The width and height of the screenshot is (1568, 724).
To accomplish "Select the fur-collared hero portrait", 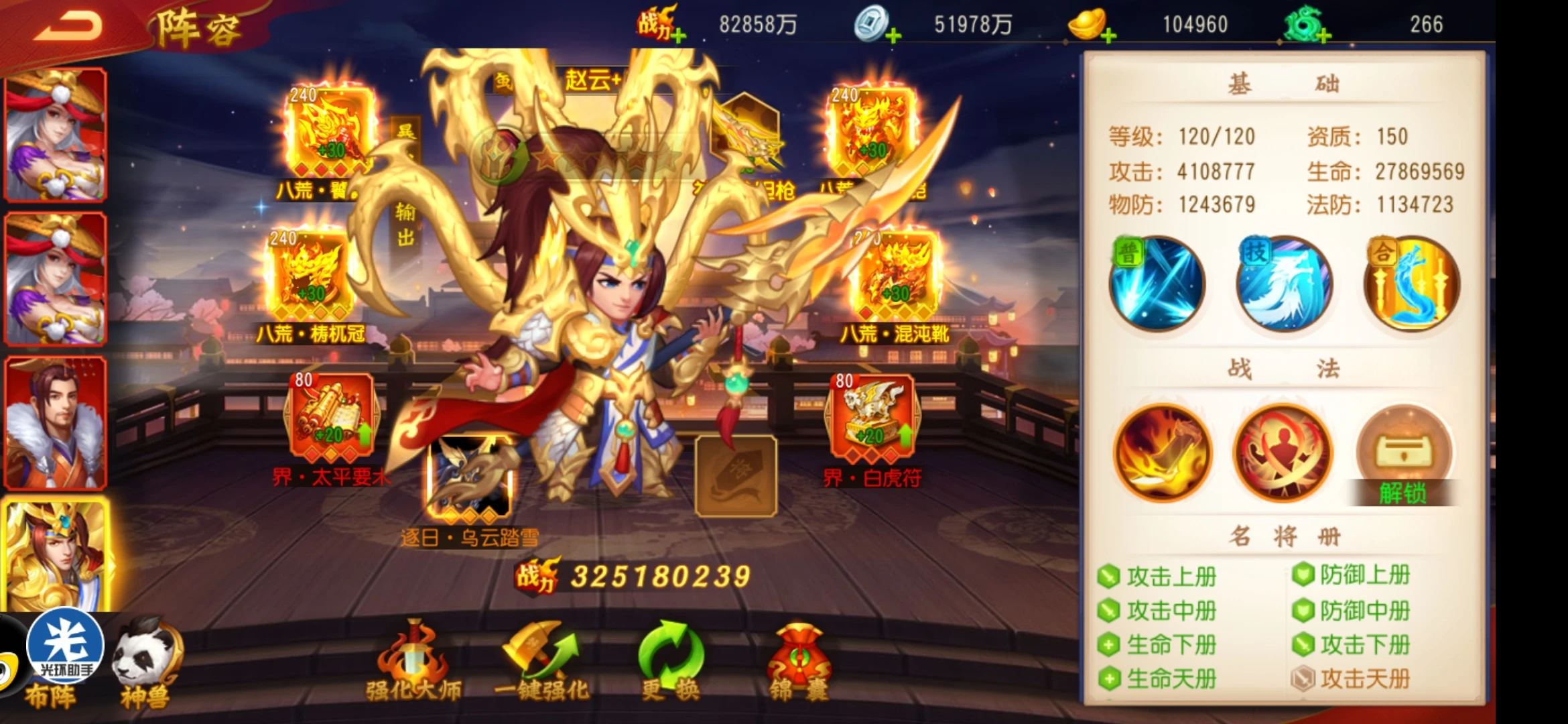I will [55, 422].
